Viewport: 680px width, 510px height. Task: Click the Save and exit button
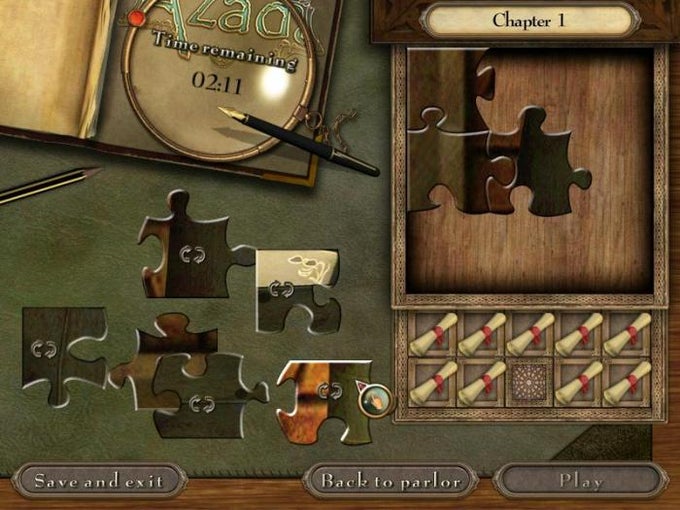coord(98,480)
